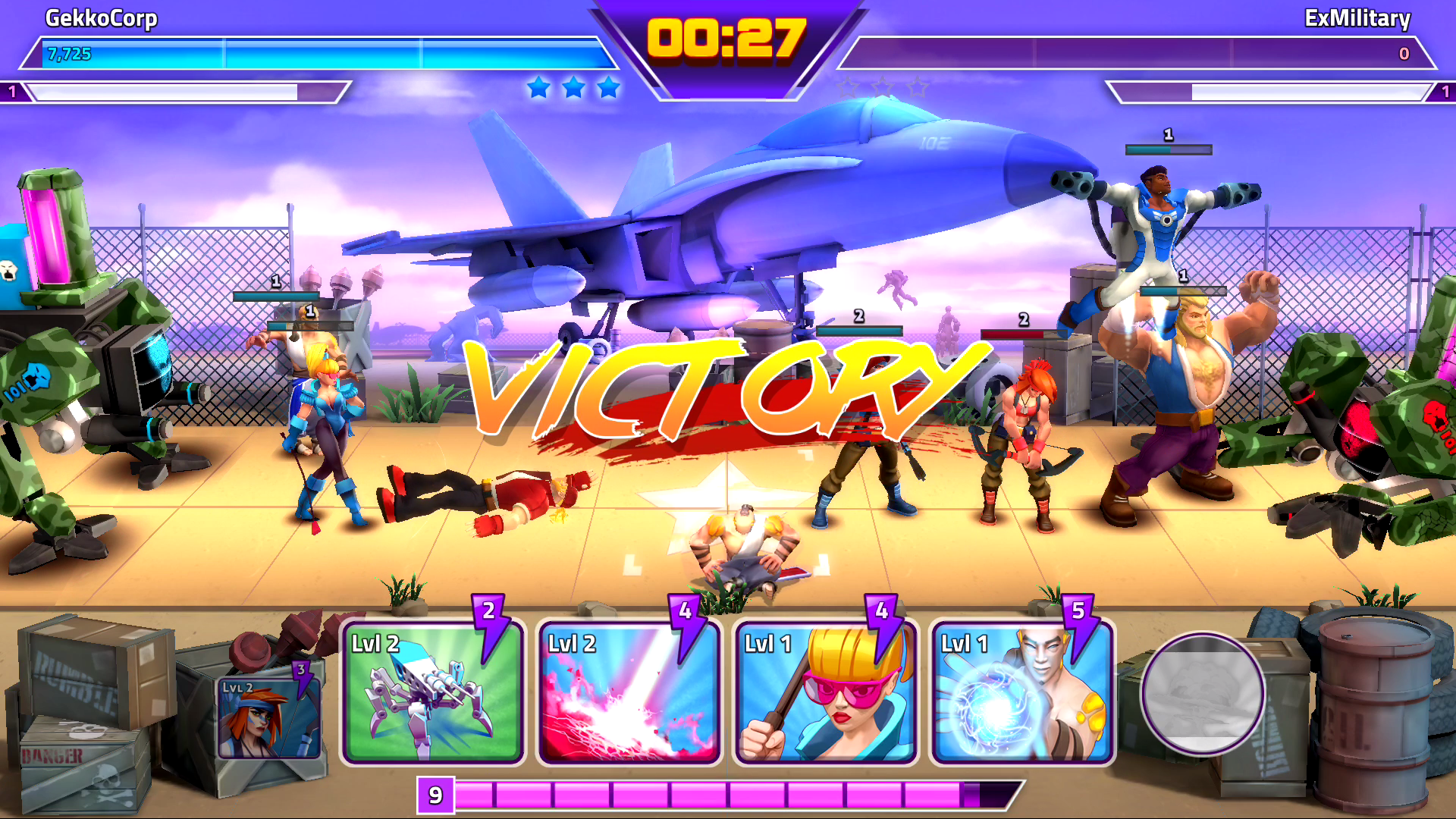Deploy the energy orb fighter card

click(x=1021, y=692)
